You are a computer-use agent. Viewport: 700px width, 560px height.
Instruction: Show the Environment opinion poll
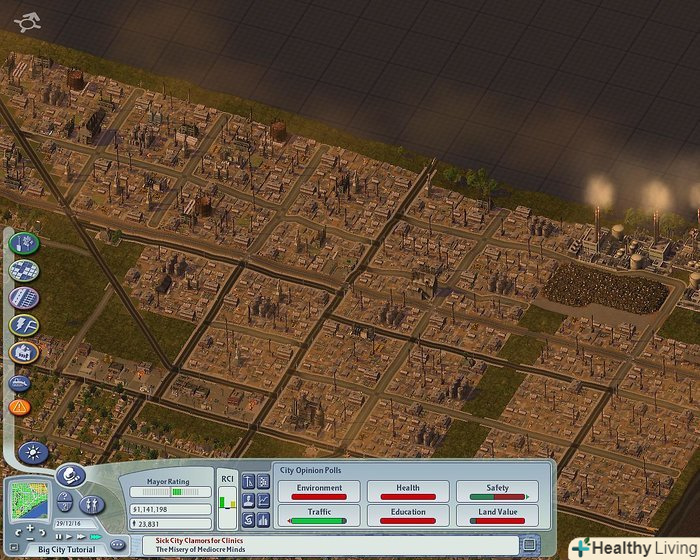coord(318,491)
